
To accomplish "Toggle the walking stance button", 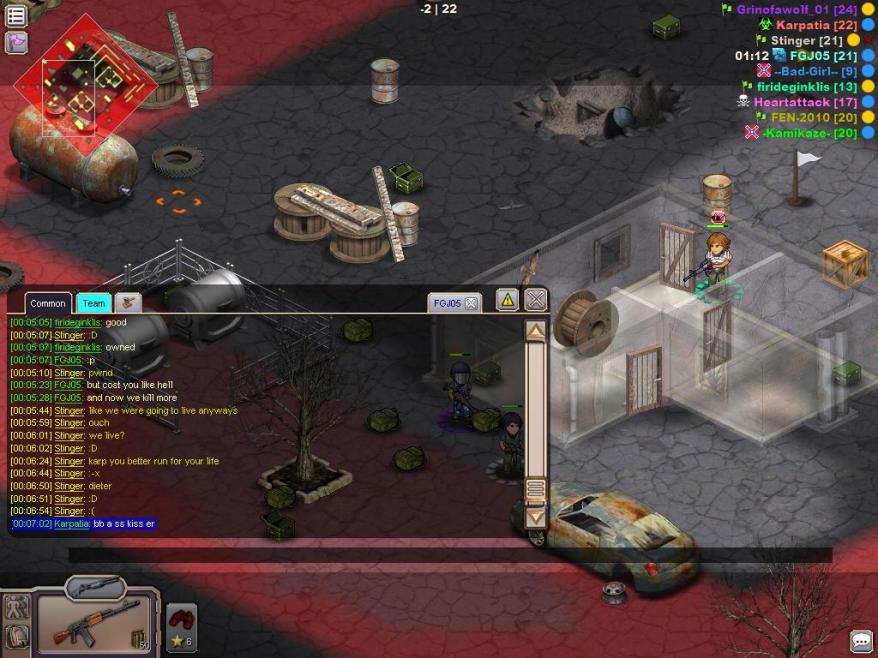I will [16, 606].
